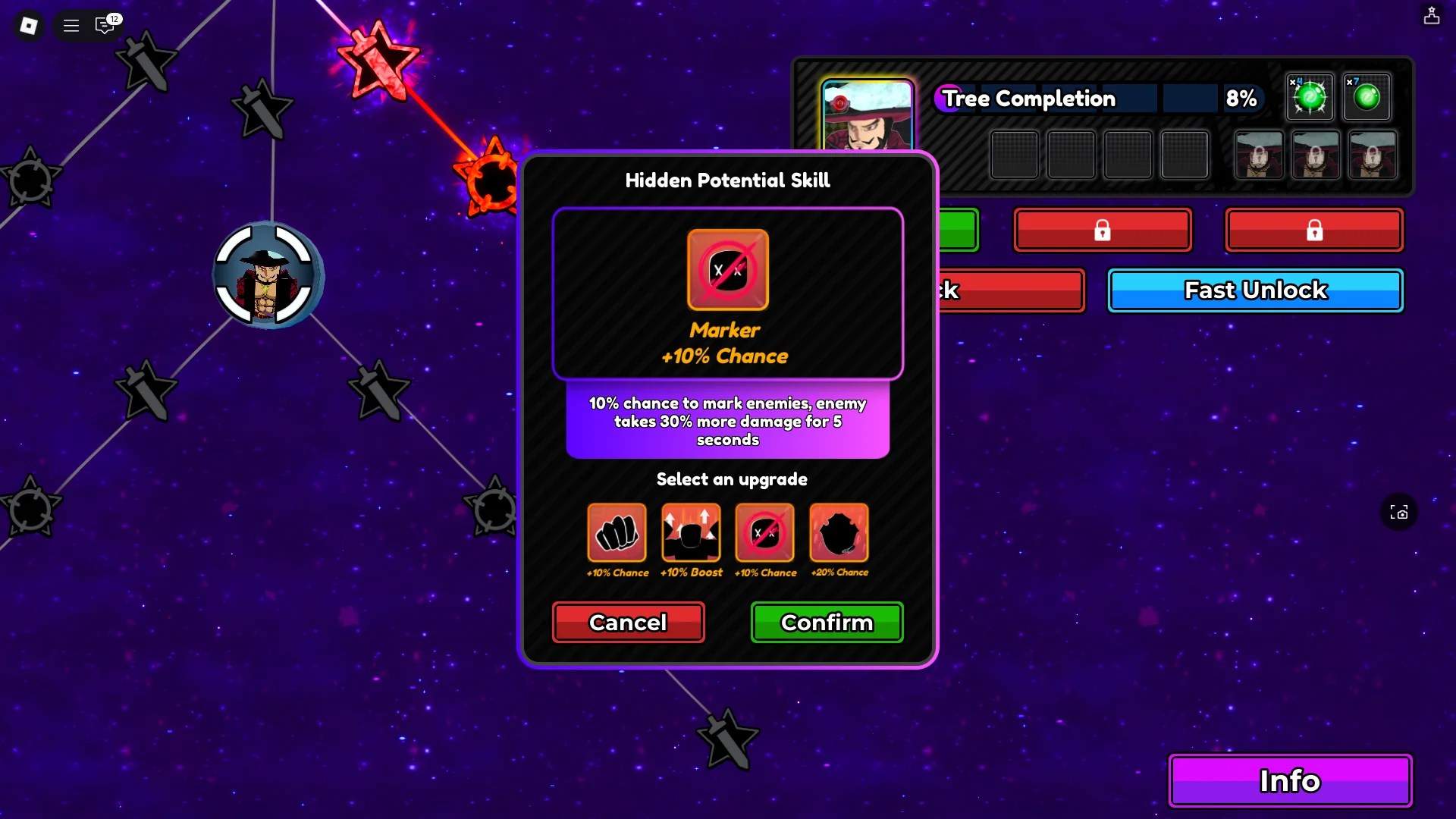Viewport: 1456px width, 819px height.
Task: Open the Info panel
Action: coord(1289,780)
